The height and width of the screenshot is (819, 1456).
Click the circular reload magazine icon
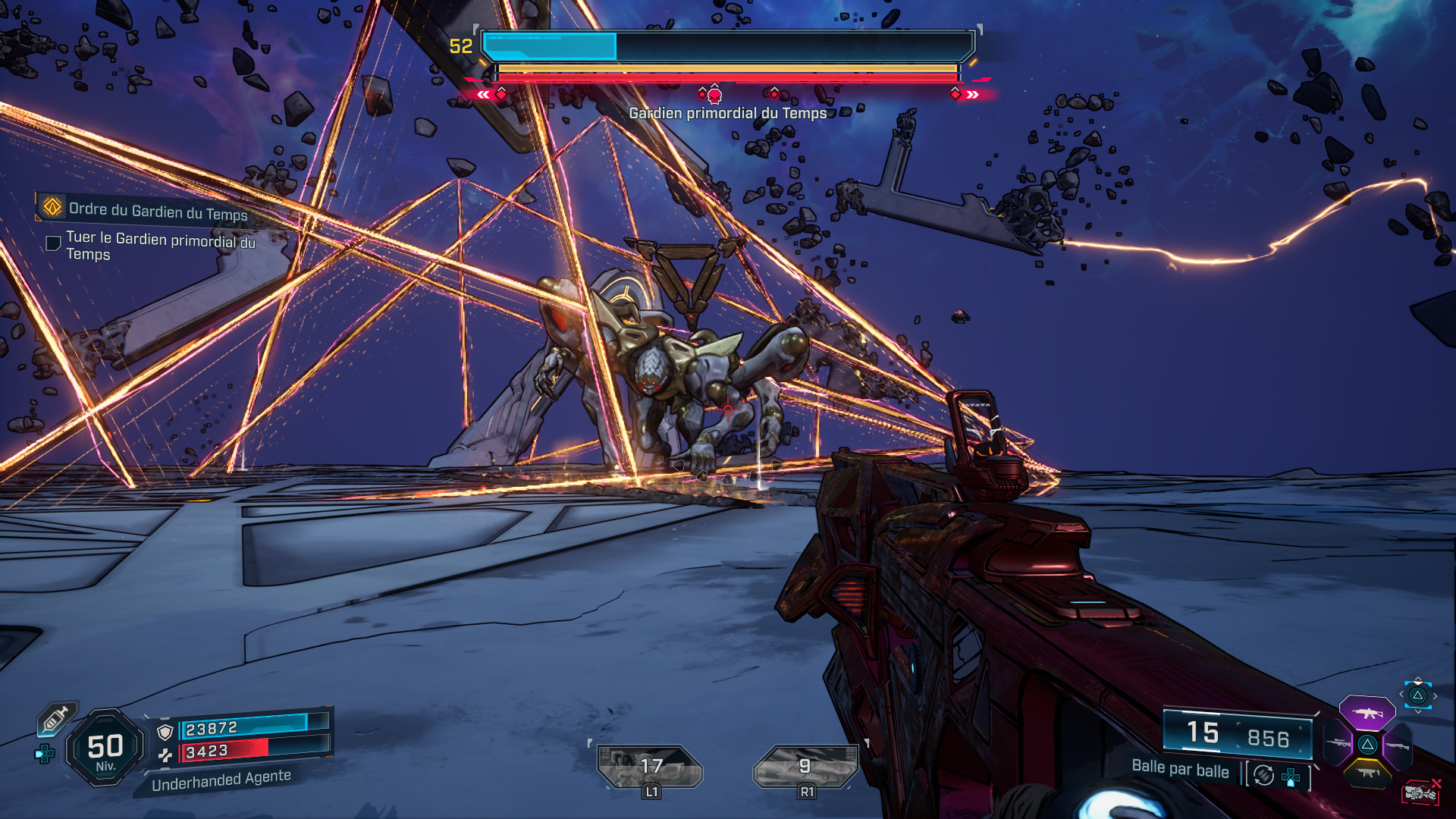tap(1262, 775)
